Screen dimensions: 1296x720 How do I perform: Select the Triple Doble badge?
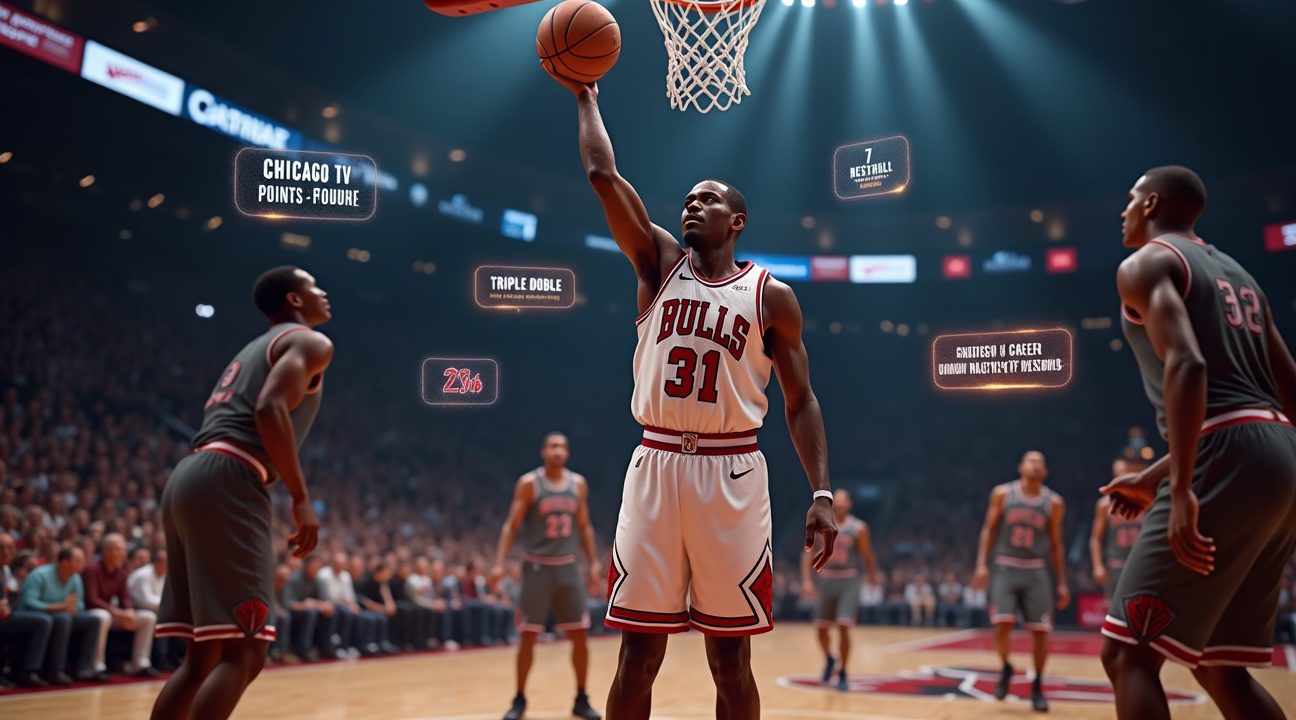click(x=524, y=286)
